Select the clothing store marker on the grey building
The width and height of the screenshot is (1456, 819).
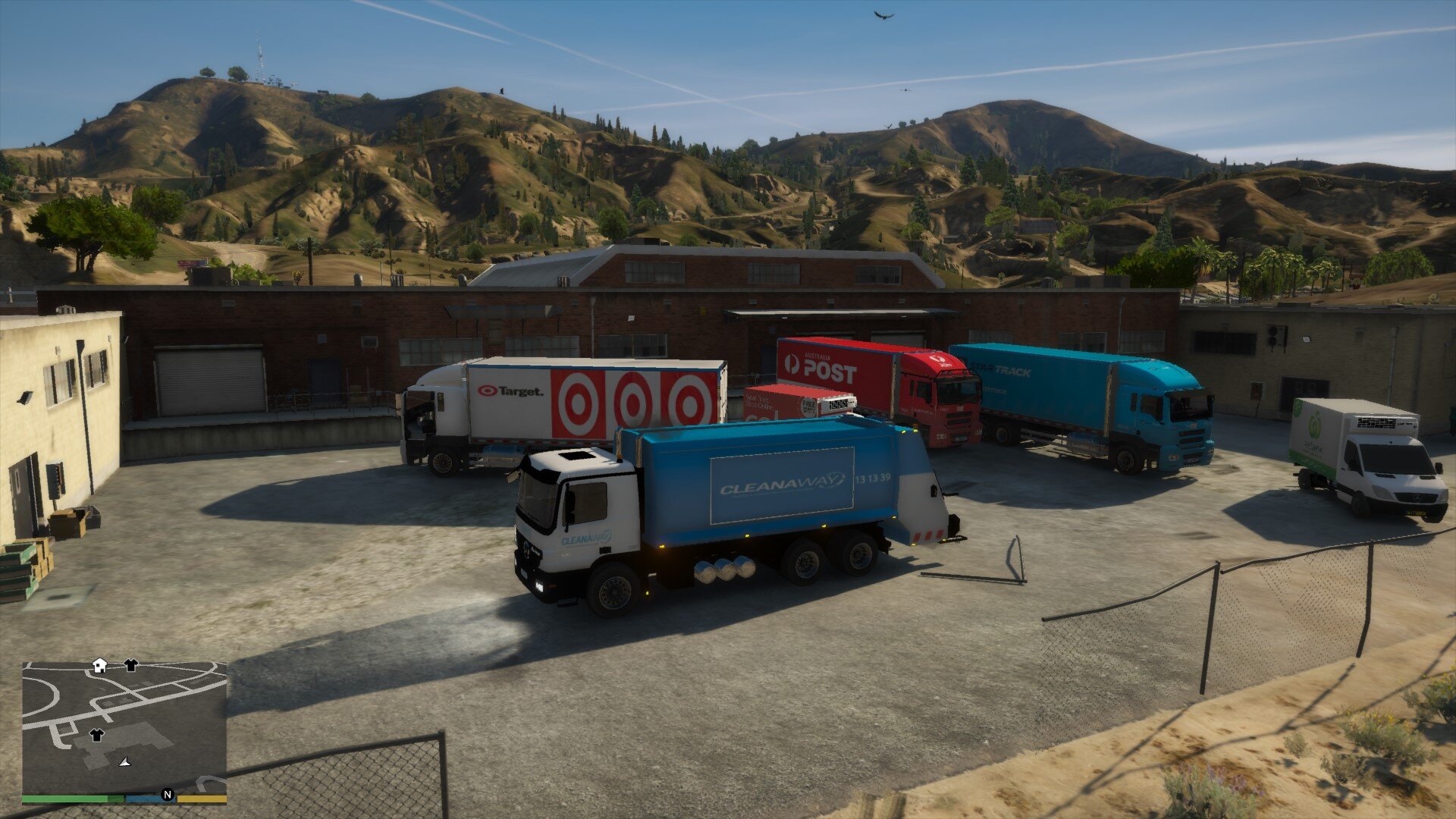pos(96,734)
